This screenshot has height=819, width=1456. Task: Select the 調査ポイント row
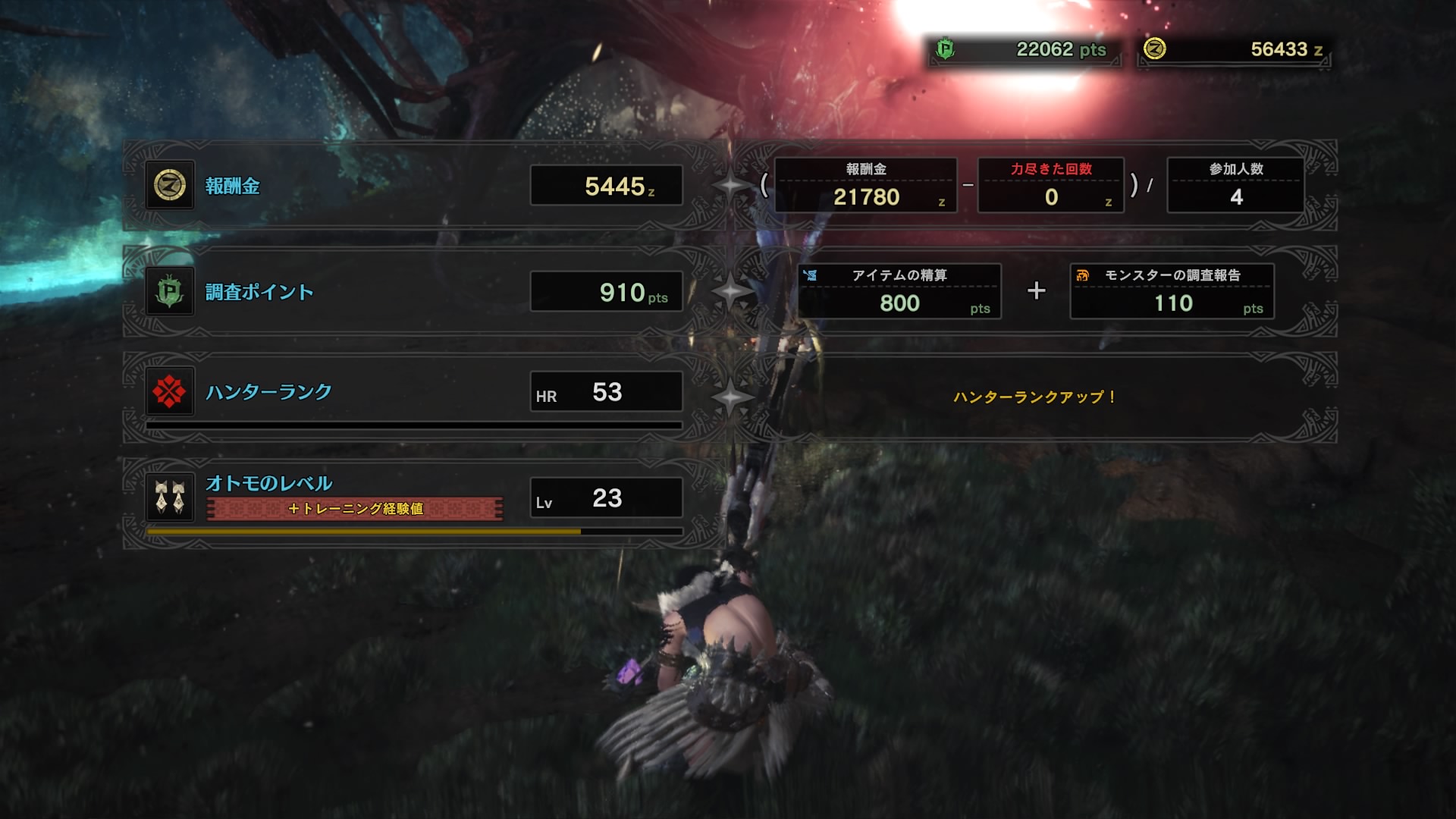(x=258, y=290)
